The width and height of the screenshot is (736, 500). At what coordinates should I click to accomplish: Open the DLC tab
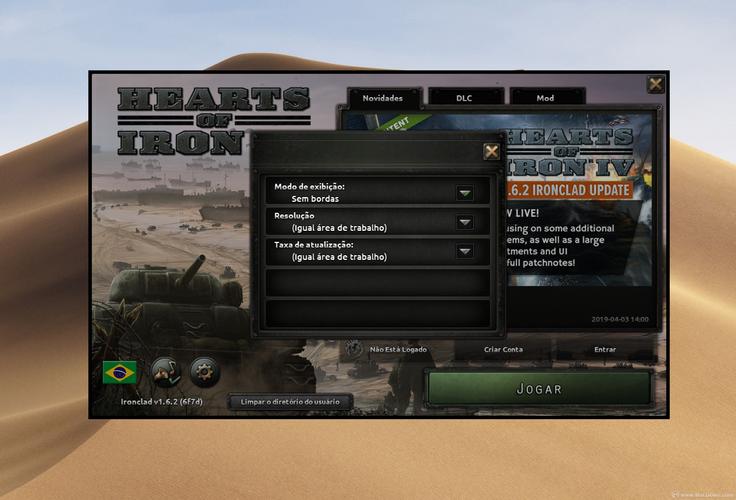[464, 98]
